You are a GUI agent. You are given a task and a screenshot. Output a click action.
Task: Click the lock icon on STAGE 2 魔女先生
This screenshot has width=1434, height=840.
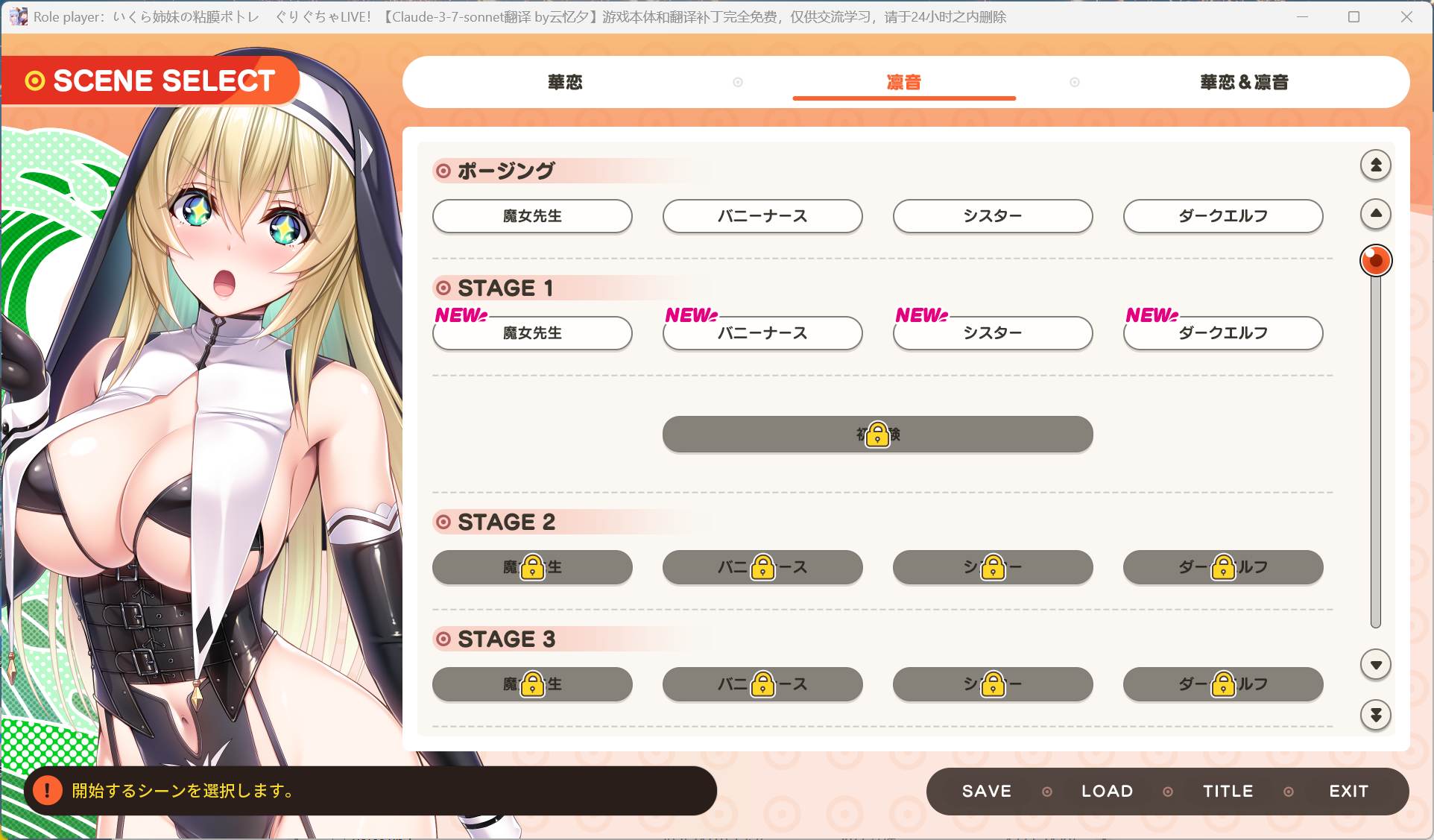click(x=532, y=567)
